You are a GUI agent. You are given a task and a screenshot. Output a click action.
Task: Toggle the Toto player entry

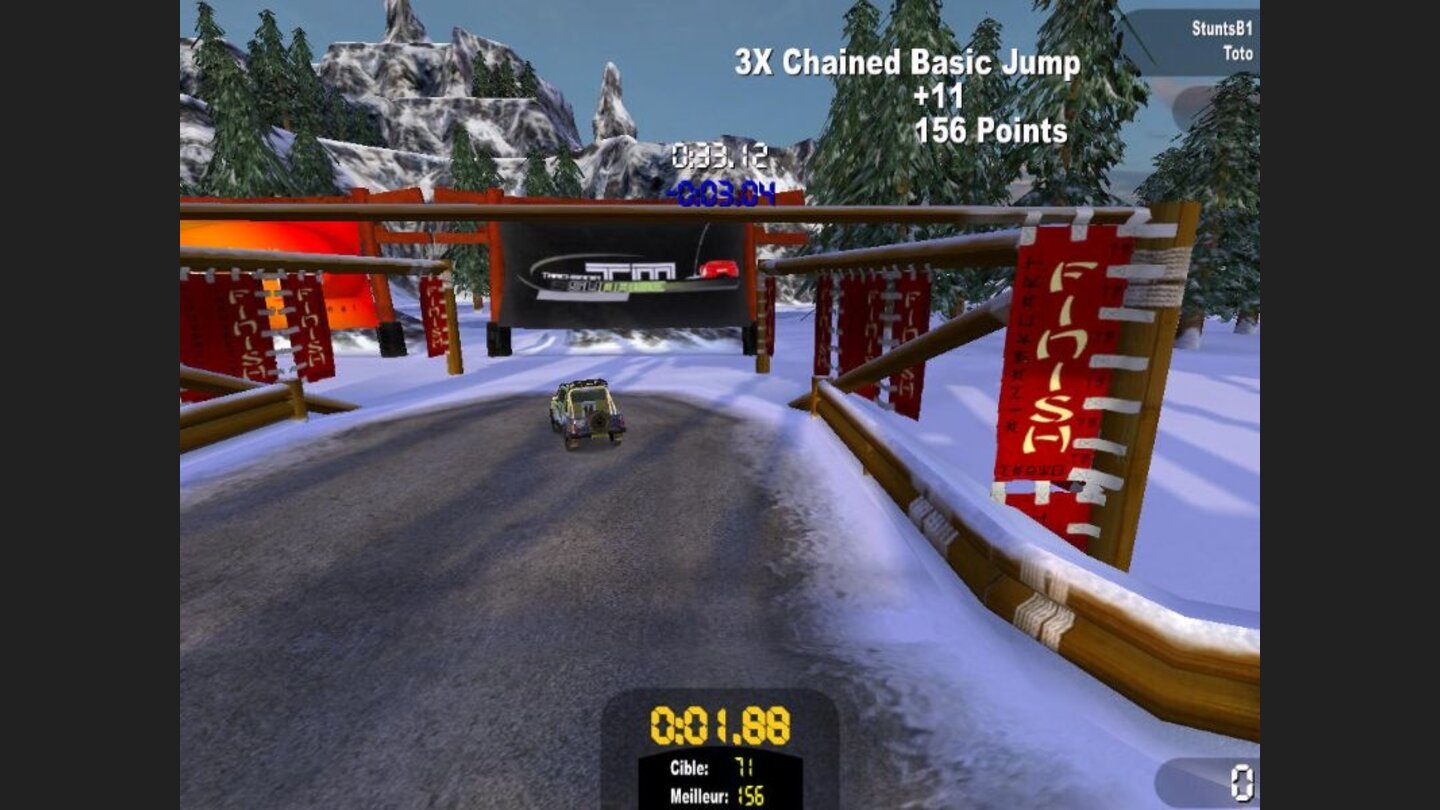click(1239, 53)
